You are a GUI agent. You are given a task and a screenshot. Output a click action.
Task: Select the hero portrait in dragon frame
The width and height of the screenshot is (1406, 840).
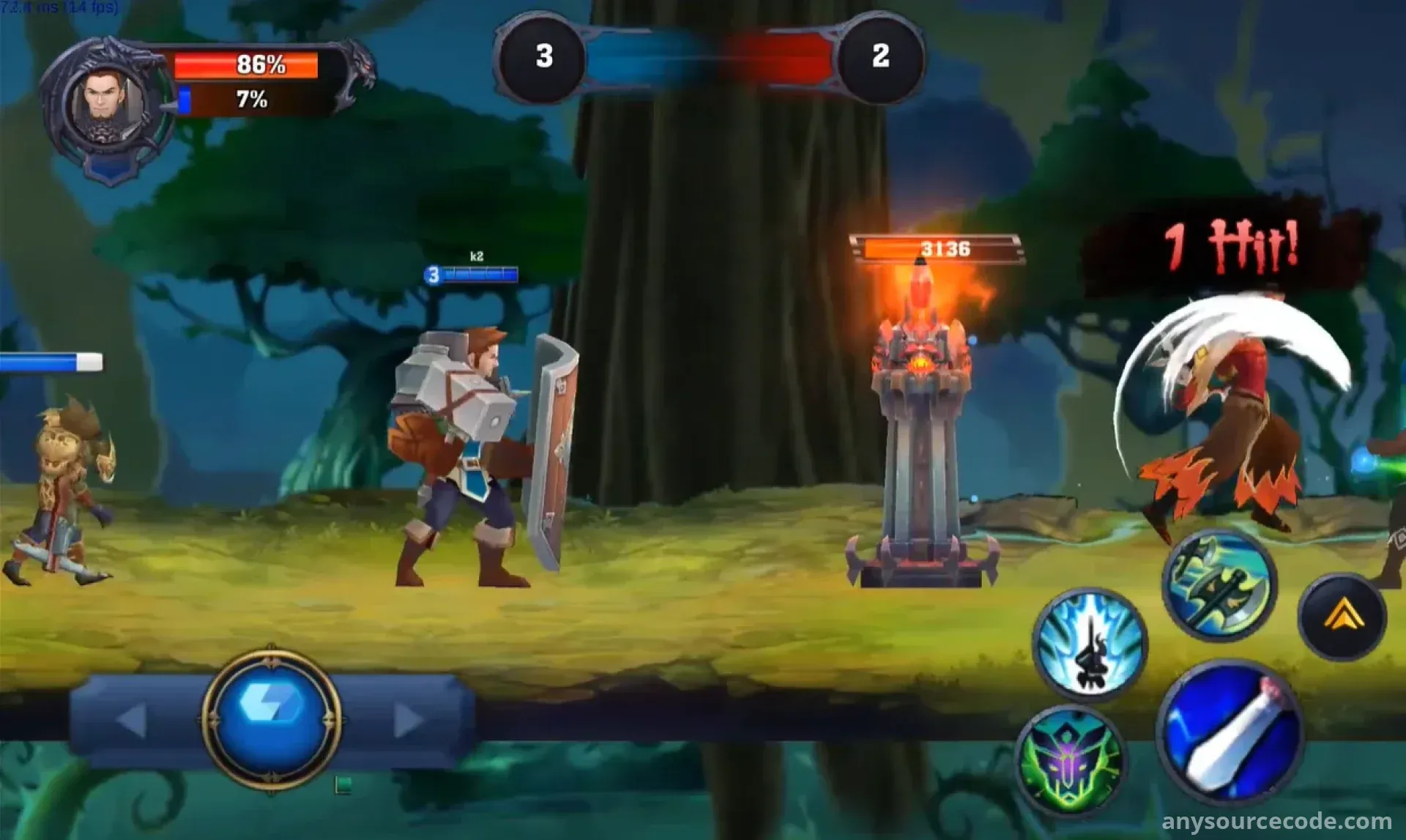pos(108,106)
